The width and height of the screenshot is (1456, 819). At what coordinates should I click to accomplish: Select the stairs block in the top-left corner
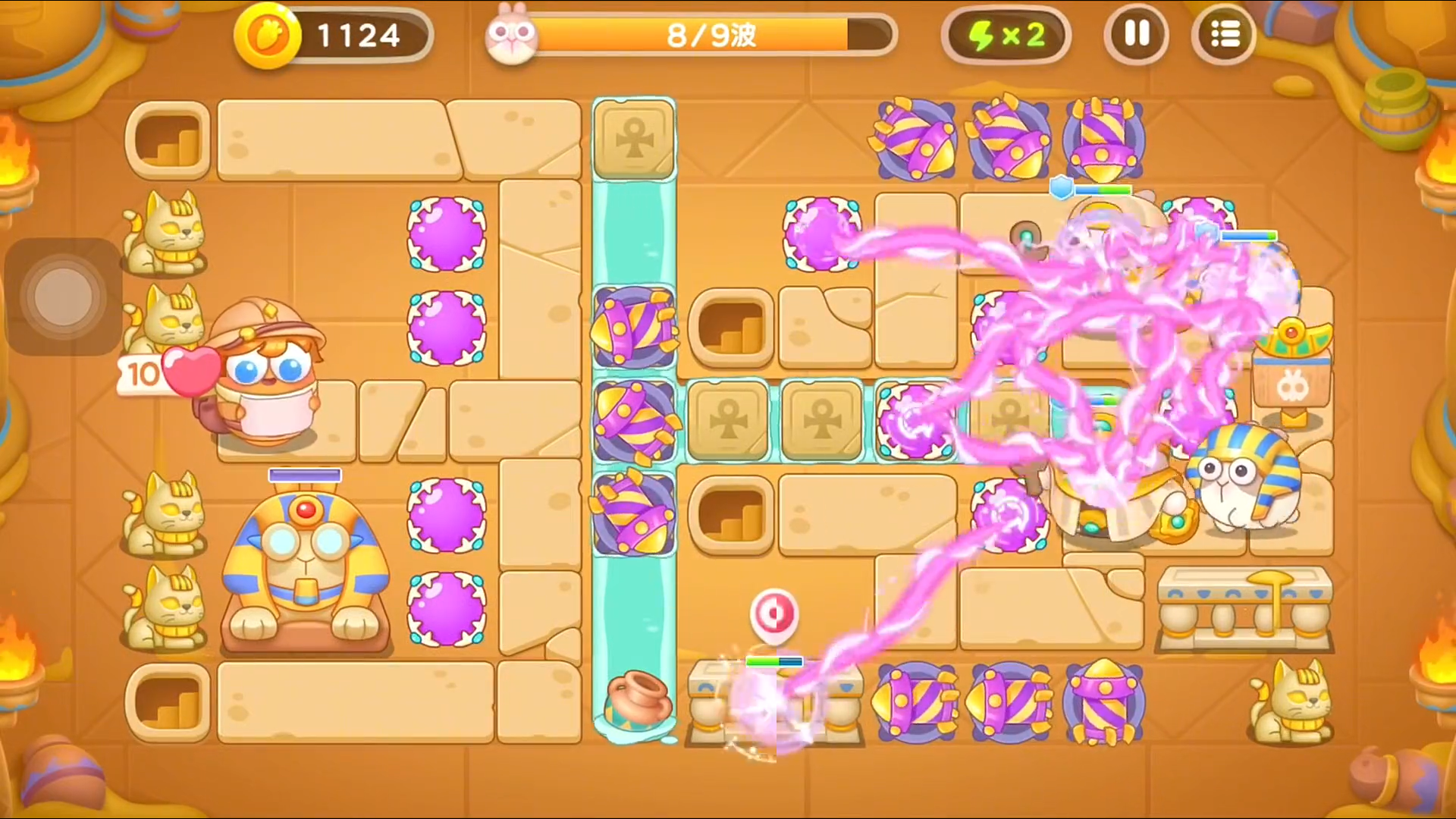pyautogui.click(x=167, y=140)
